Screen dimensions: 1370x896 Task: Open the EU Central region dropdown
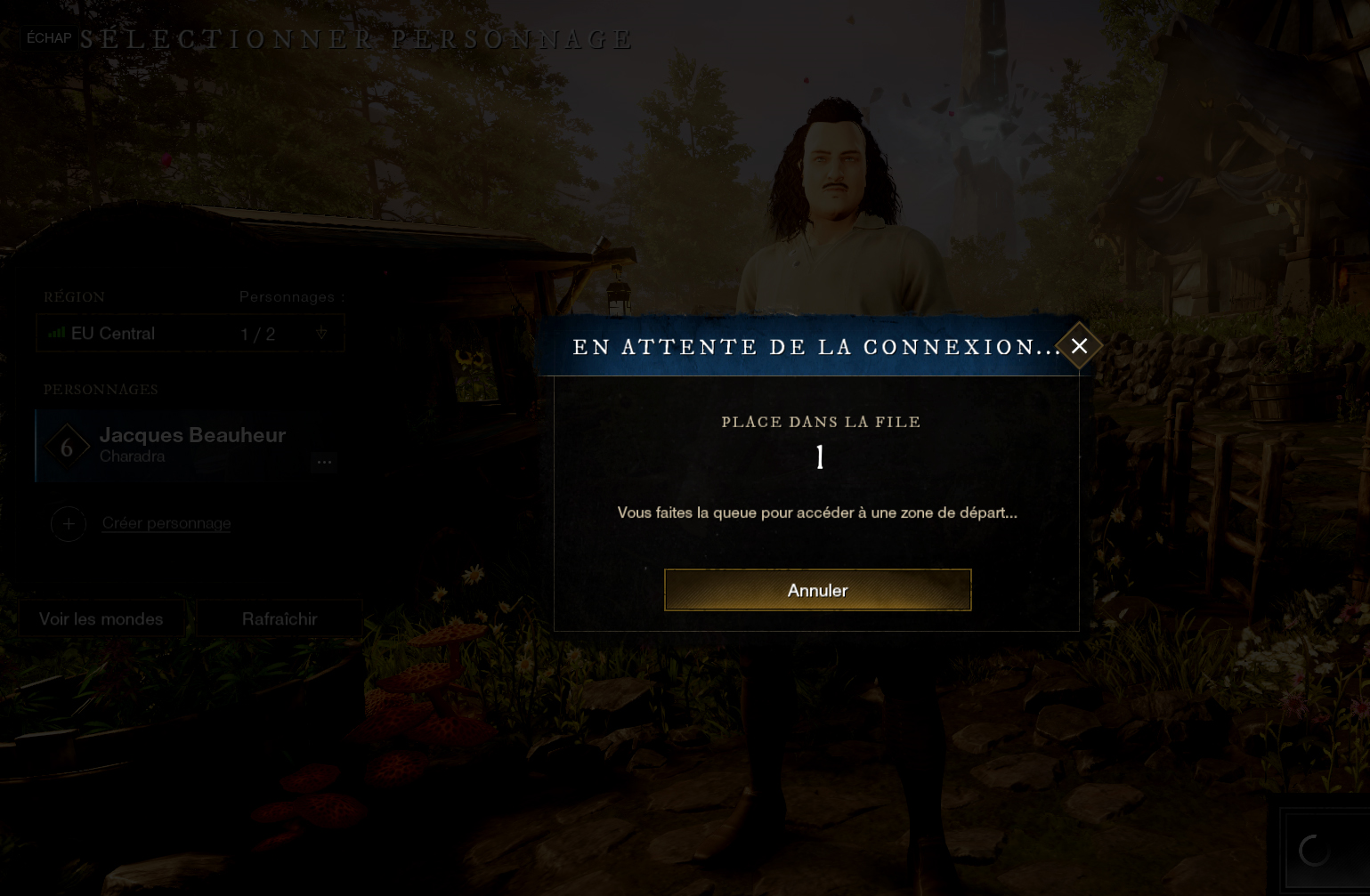[x=190, y=334]
